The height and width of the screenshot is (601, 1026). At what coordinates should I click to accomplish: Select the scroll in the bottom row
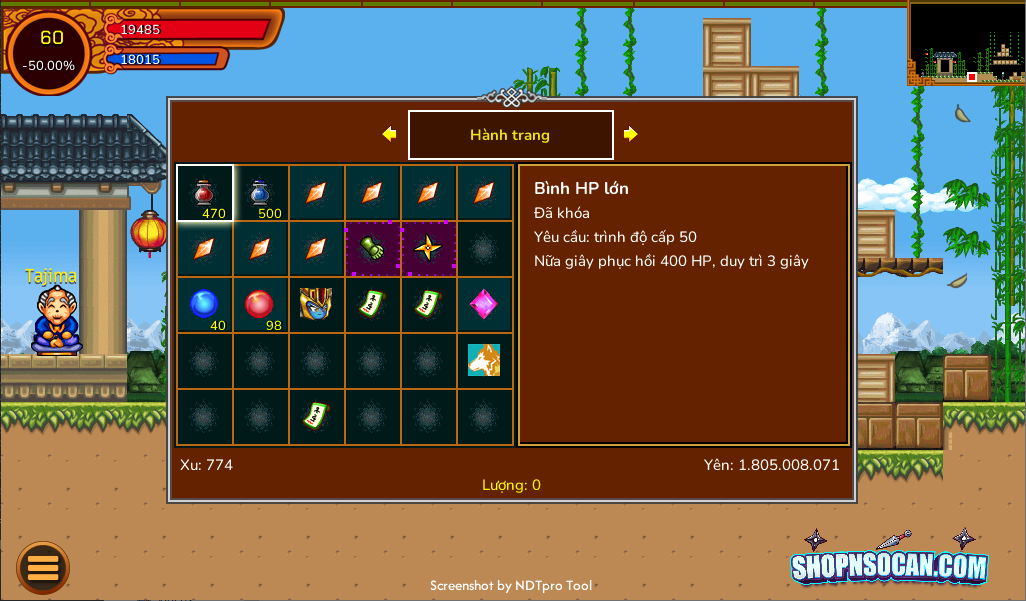click(x=317, y=417)
